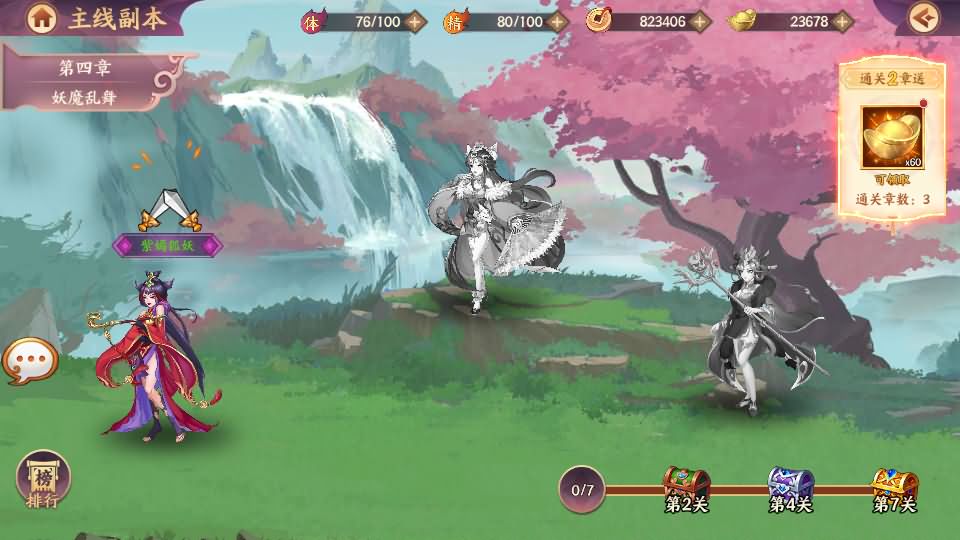
Task: Add energy with the 精 plus button
Action: tap(558, 21)
